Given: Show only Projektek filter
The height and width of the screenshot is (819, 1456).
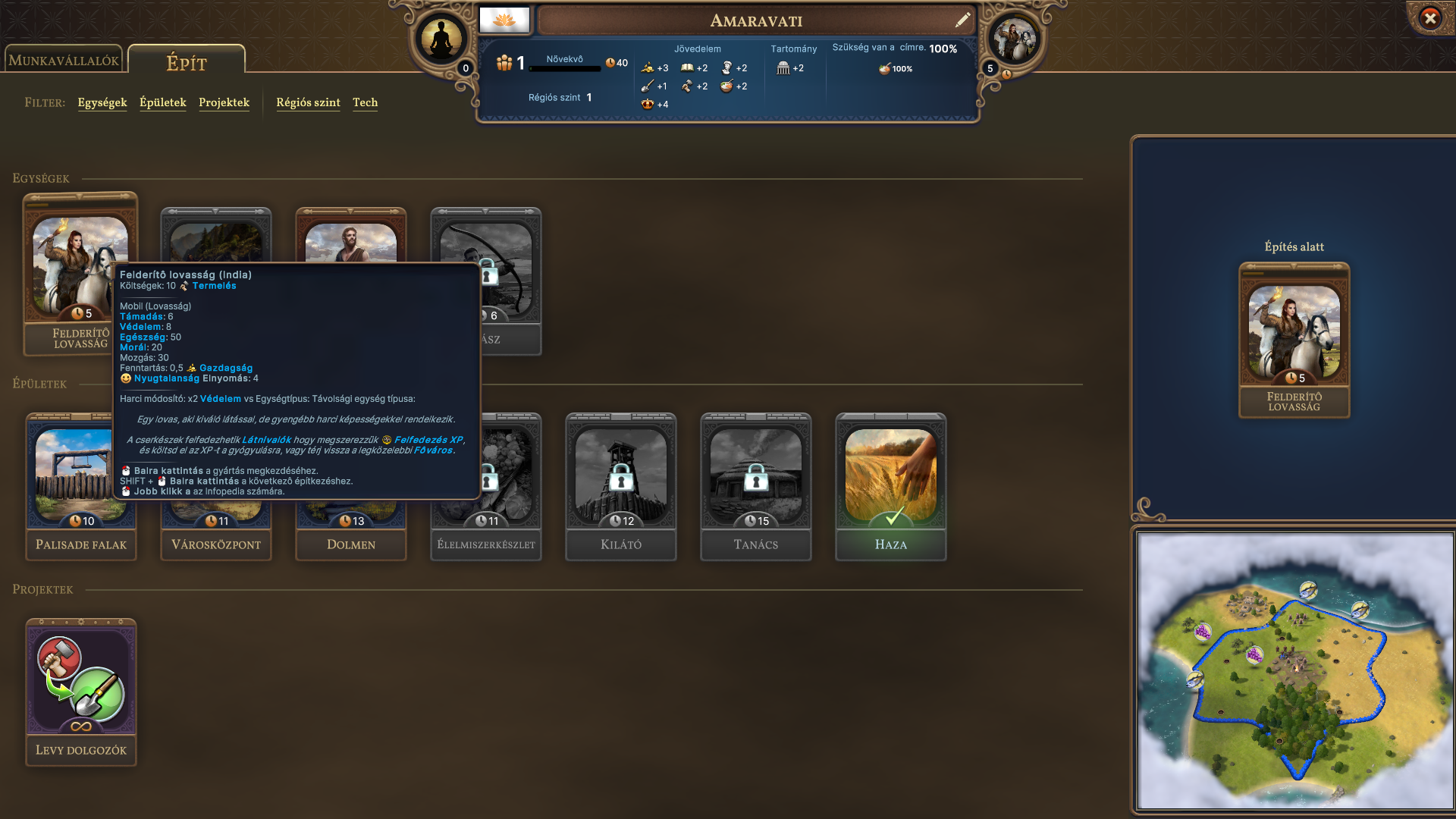Looking at the screenshot, I should (x=224, y=102).
